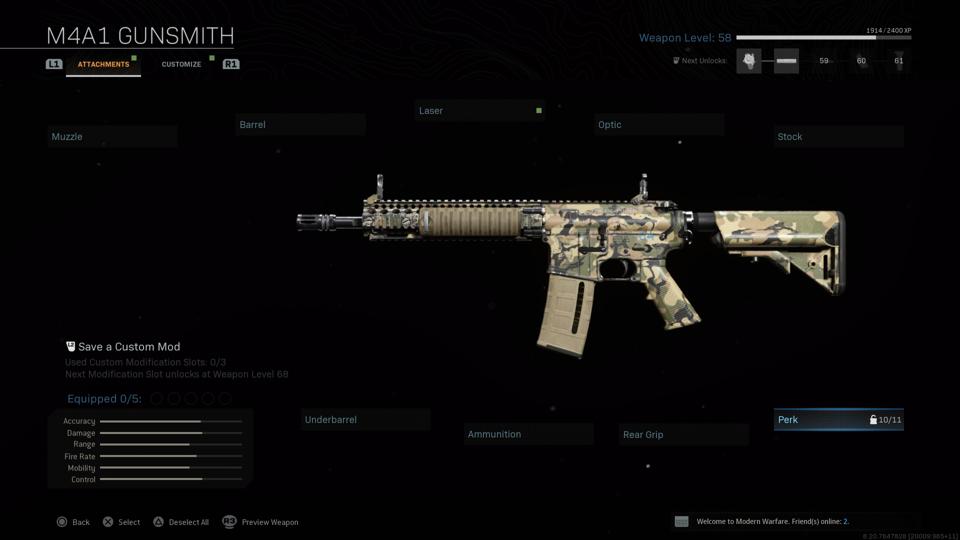Switch to the Attachments tab
Screen dimensions: 960x540
[x=103, y=64]
